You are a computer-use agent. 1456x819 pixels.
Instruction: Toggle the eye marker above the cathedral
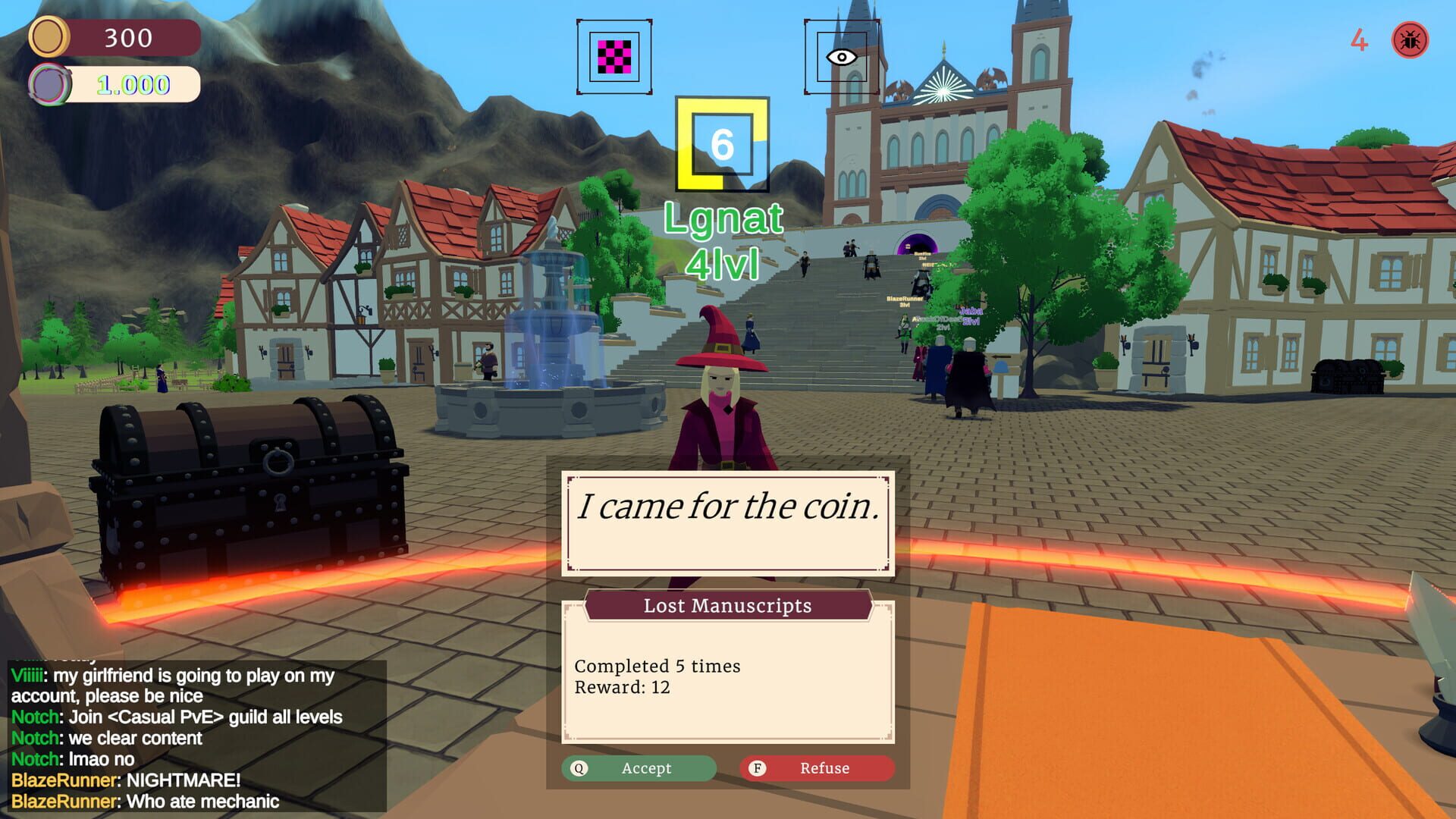(842, 55)
